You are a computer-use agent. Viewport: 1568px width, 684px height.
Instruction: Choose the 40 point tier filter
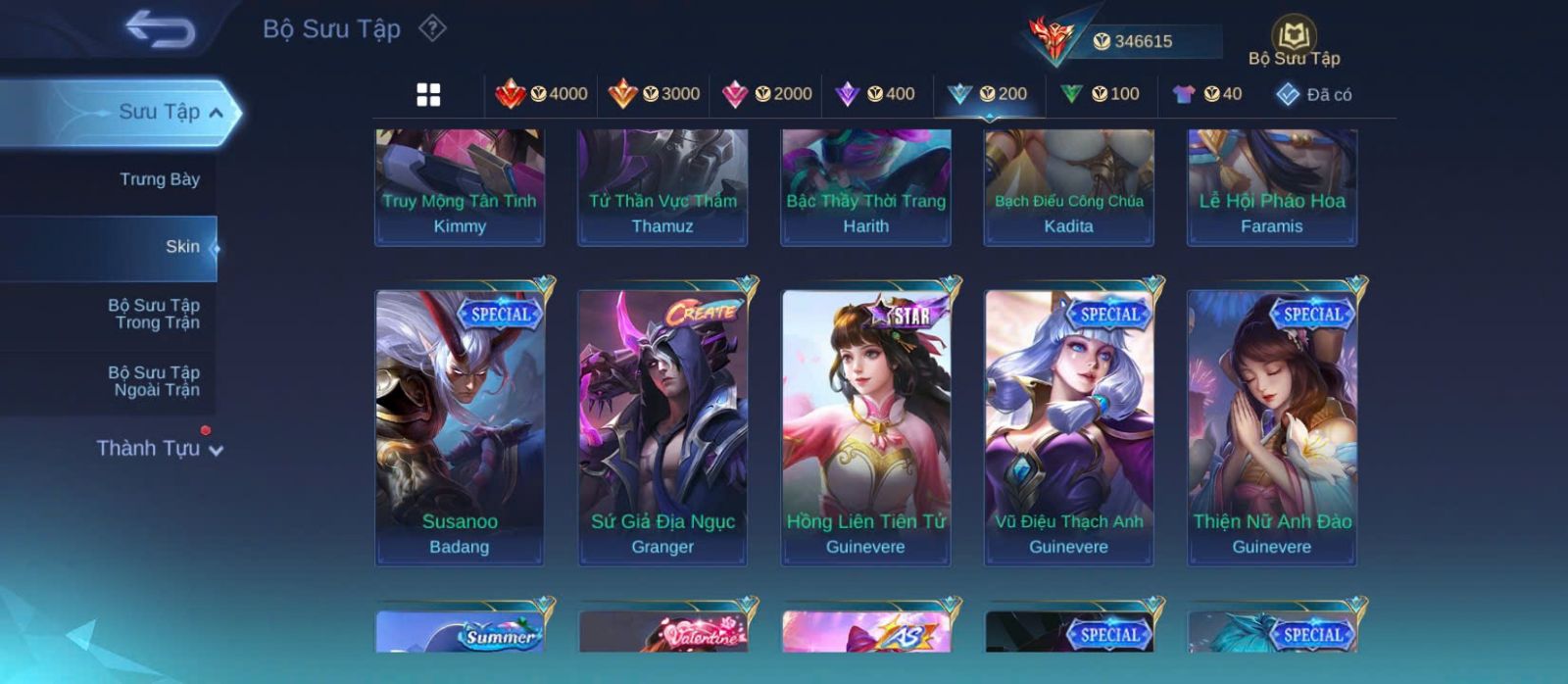1207,94
